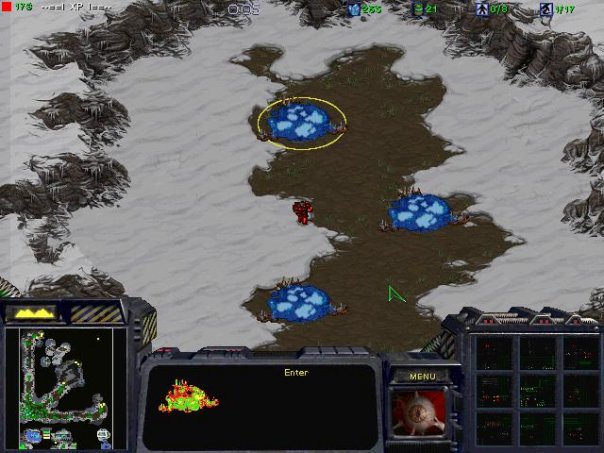Click the blue pool with the yellow selection ring
The height and width of the screenshot is (453, 604).
(301, 121)
